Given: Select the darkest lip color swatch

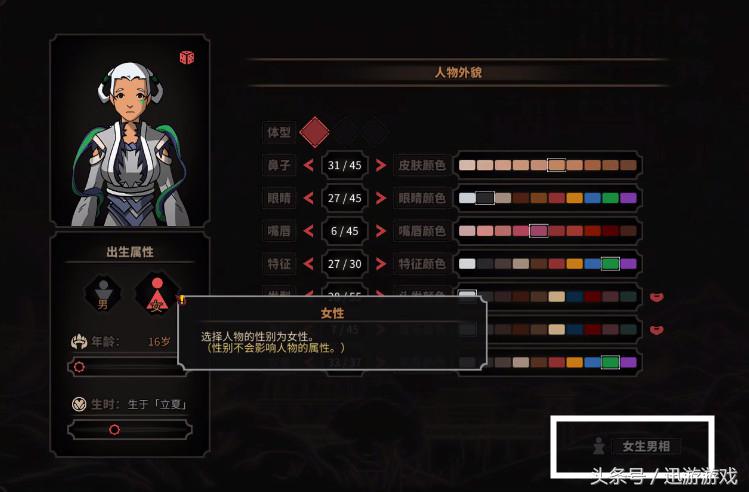Looking at the screenshot, I should click(x=628, y=231).
